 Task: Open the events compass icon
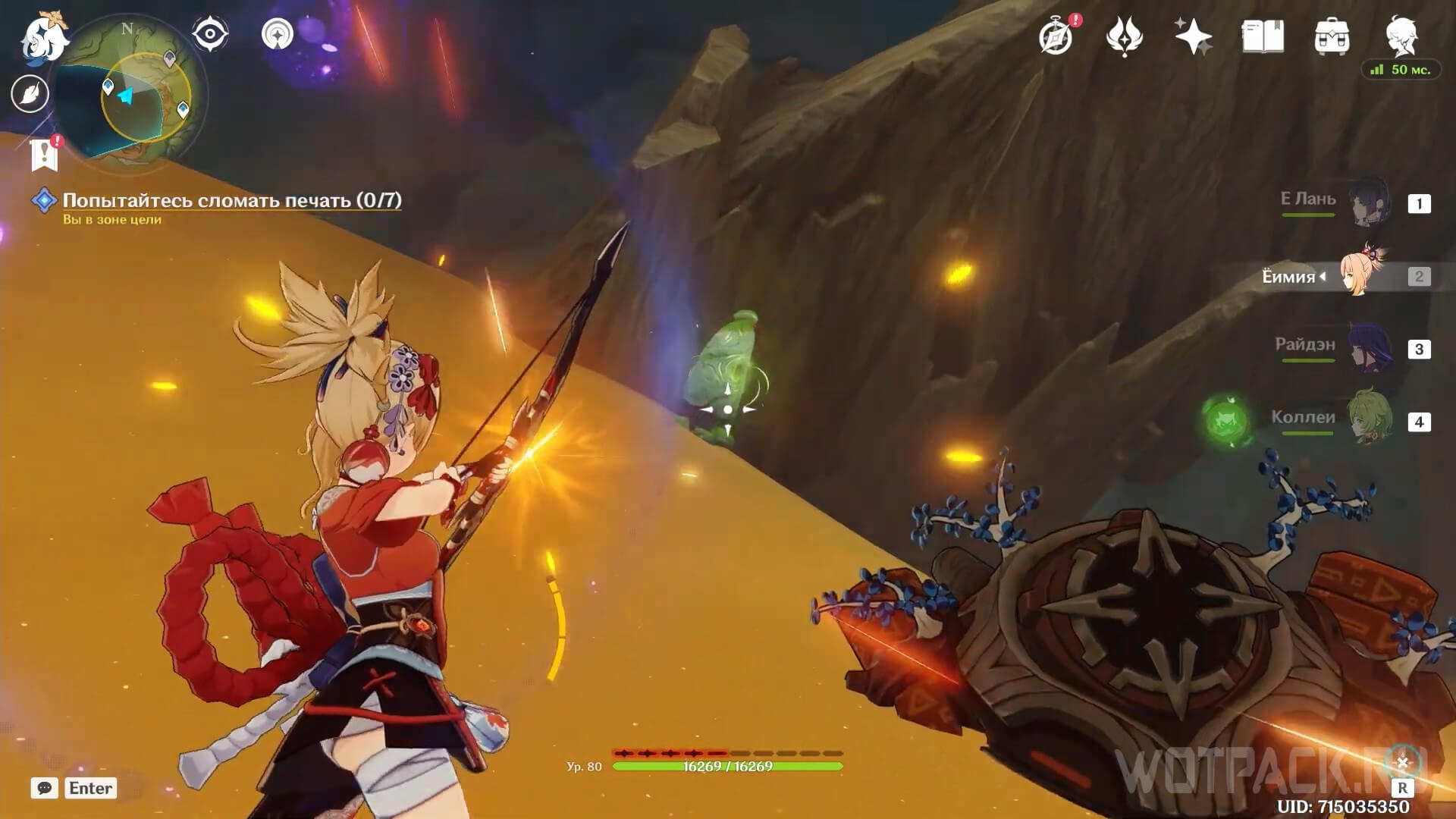(1056, 37)
